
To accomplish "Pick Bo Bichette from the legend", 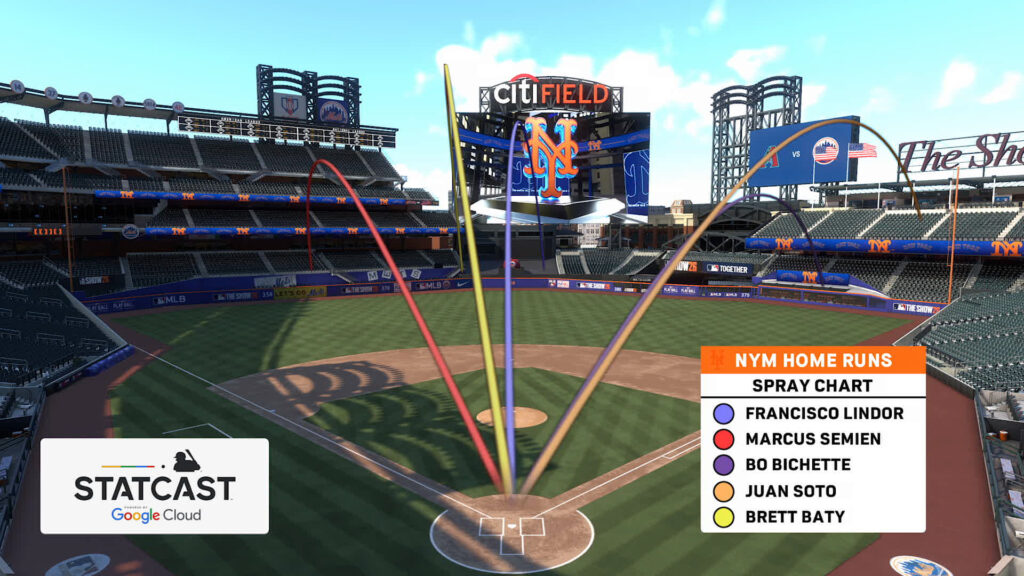I will (x=797, y=465).
